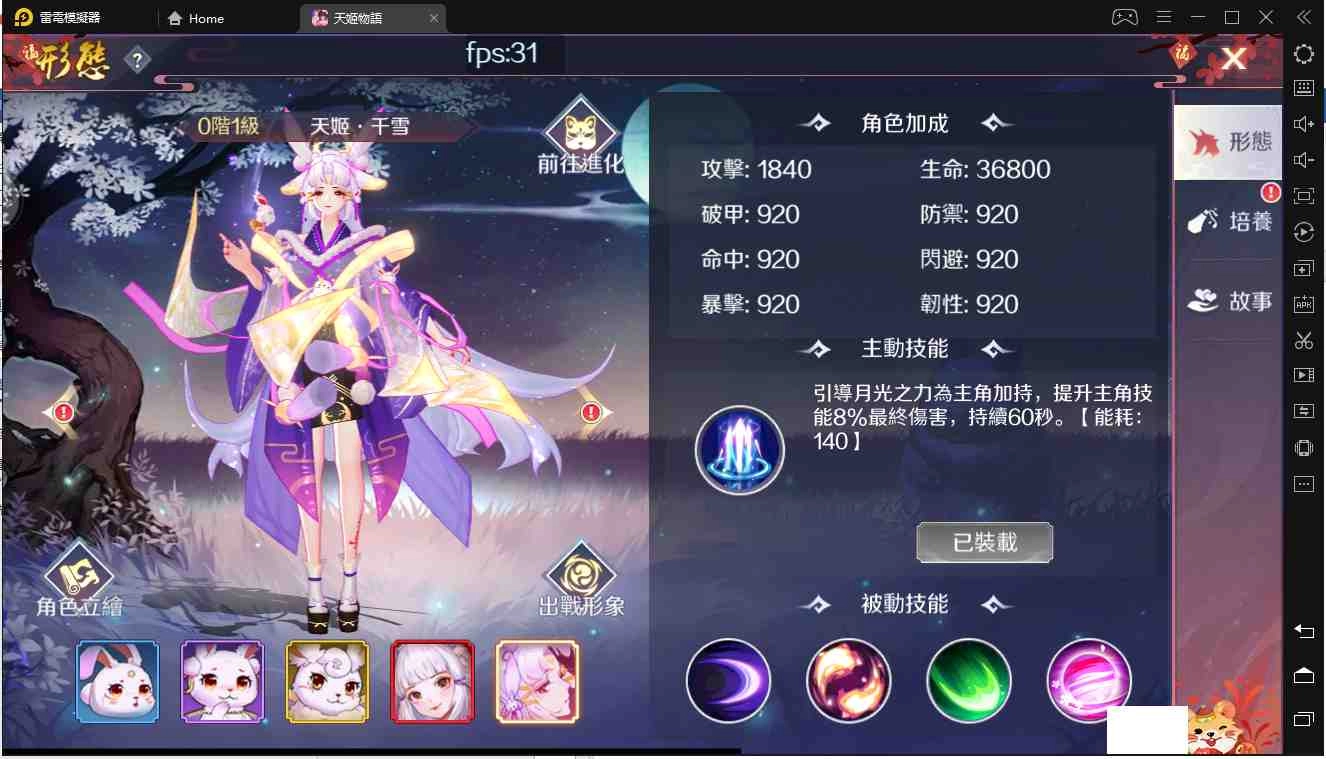1326x759 pixels.
Task: Switch to the Home tab of the emulator
Action: click(x=195, y=17)
